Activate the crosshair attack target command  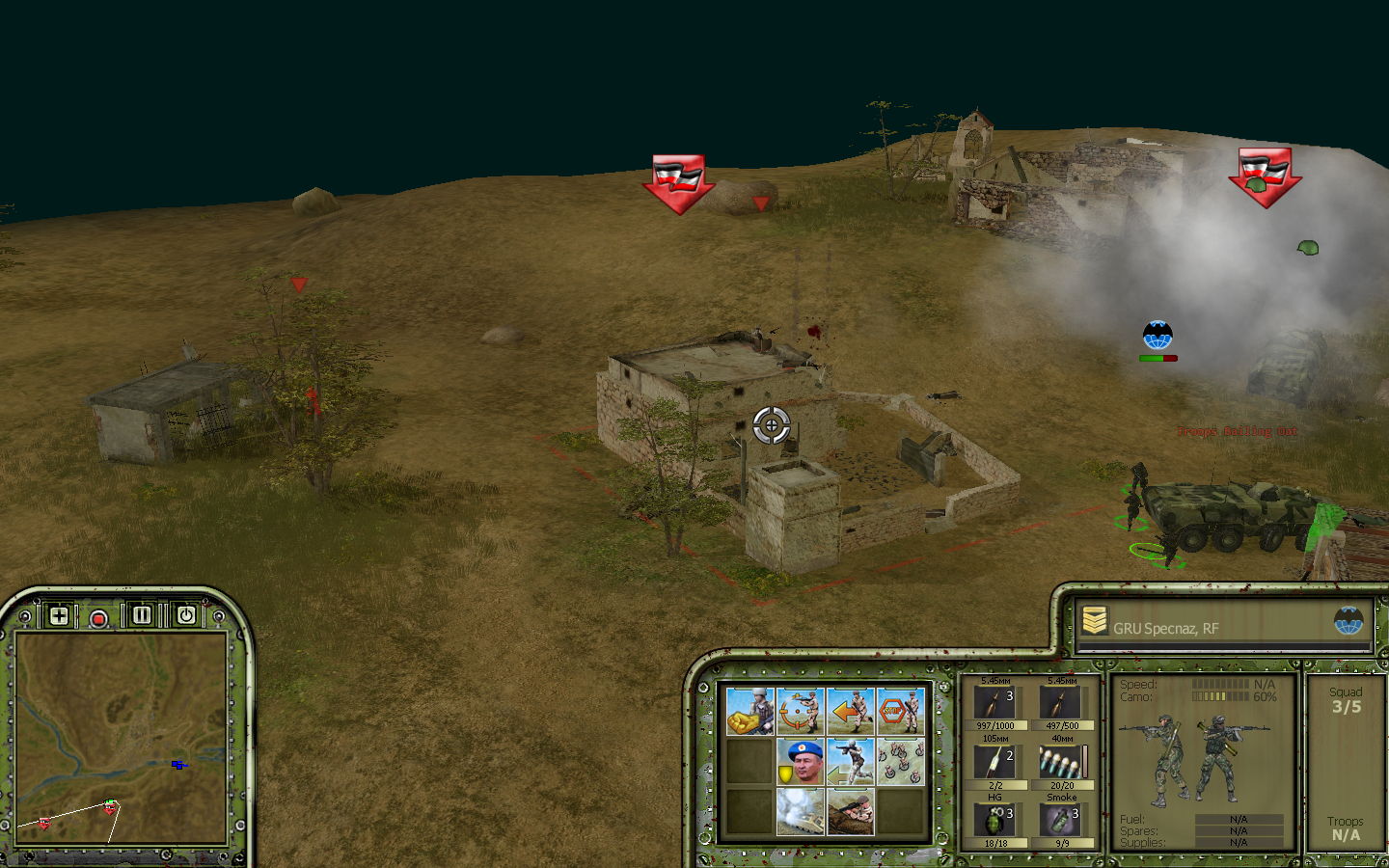pos(801,712)
